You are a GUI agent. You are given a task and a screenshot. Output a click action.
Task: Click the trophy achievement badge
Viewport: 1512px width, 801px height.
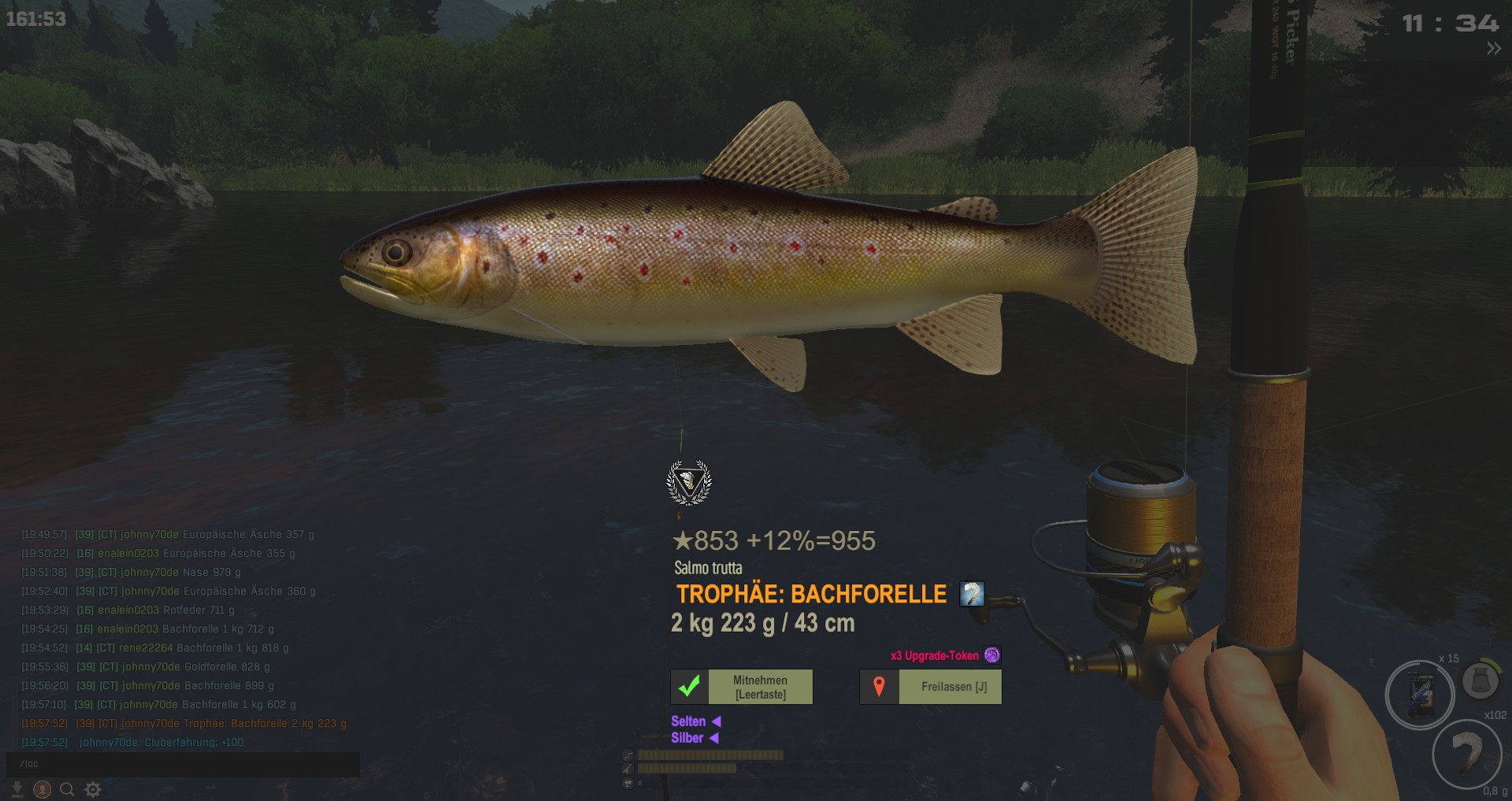click(689, 481)
